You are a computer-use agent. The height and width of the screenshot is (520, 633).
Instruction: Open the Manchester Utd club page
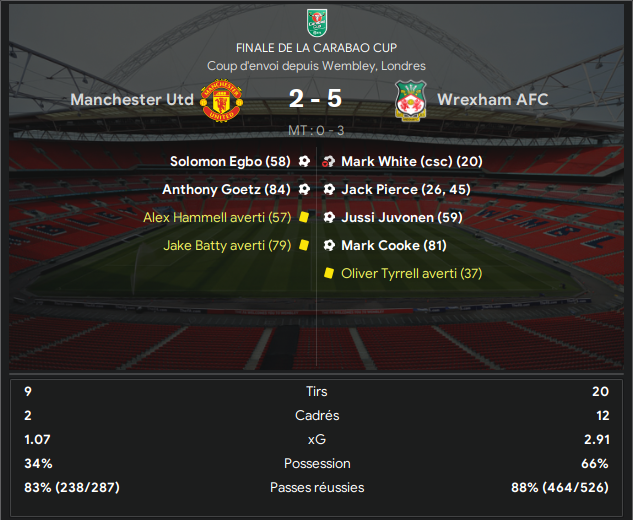[x=132, y=100]
